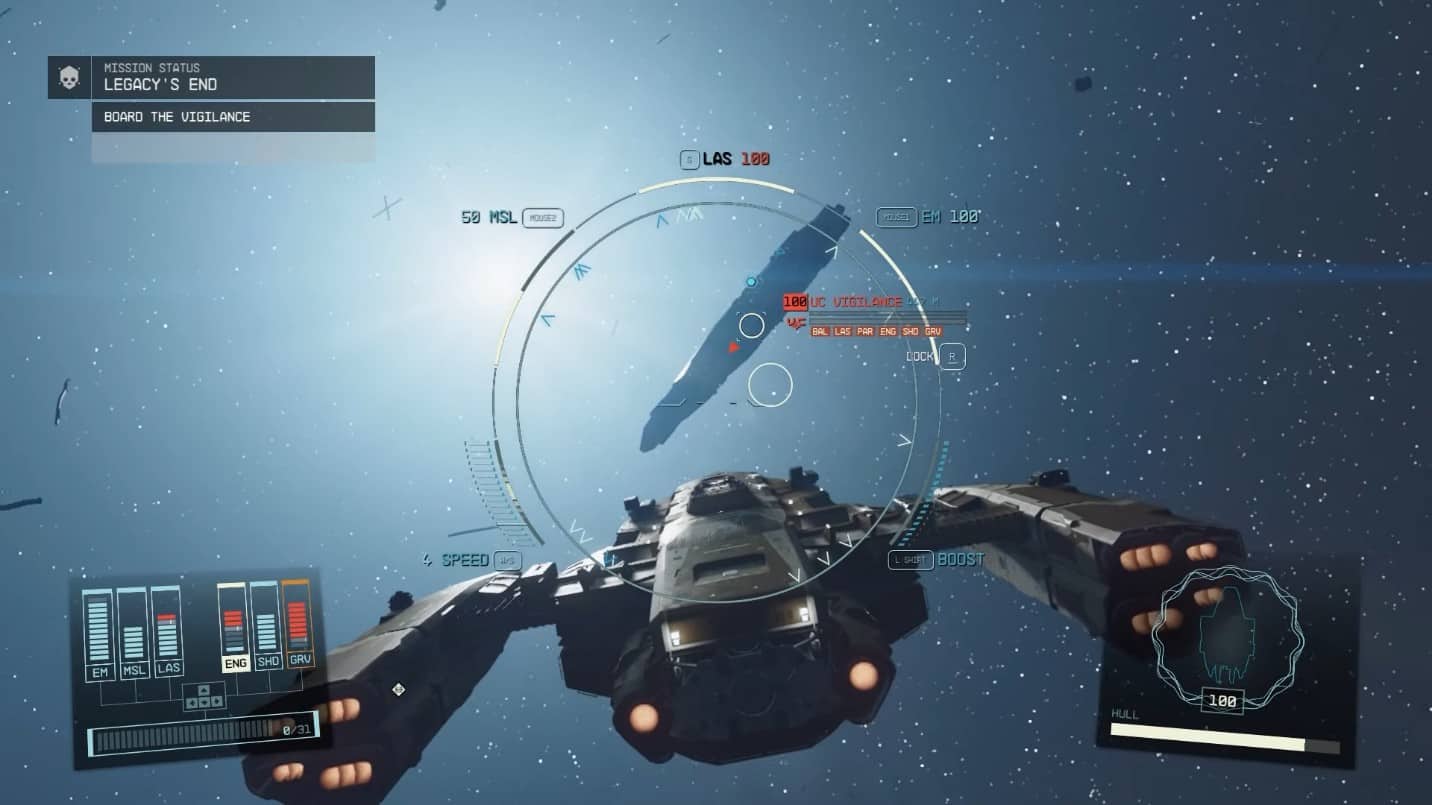1432x805 pixels.
Task: Select the Legacy's End mission tracker
Action: coord(233,77)
